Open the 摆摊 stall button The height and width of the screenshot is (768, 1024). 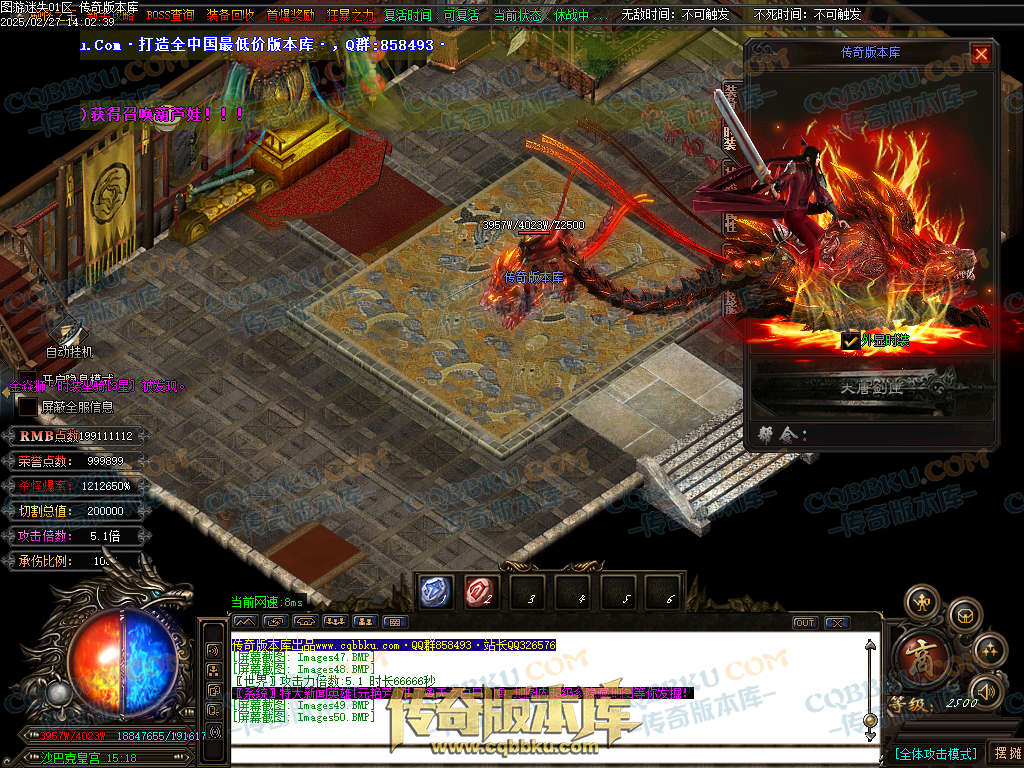pos(1005,753)
